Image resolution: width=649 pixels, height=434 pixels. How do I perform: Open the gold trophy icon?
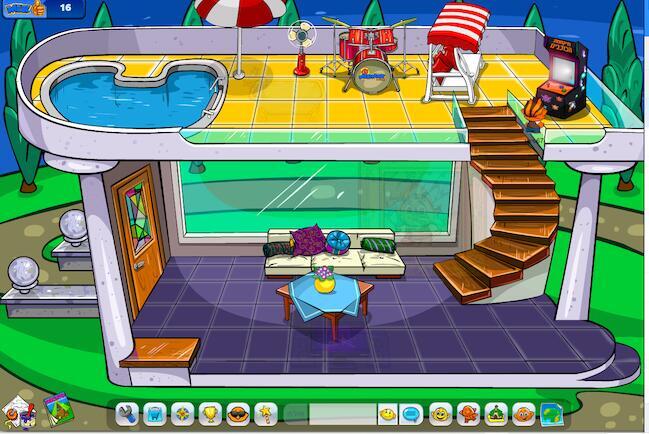click(x=210, y=413)
